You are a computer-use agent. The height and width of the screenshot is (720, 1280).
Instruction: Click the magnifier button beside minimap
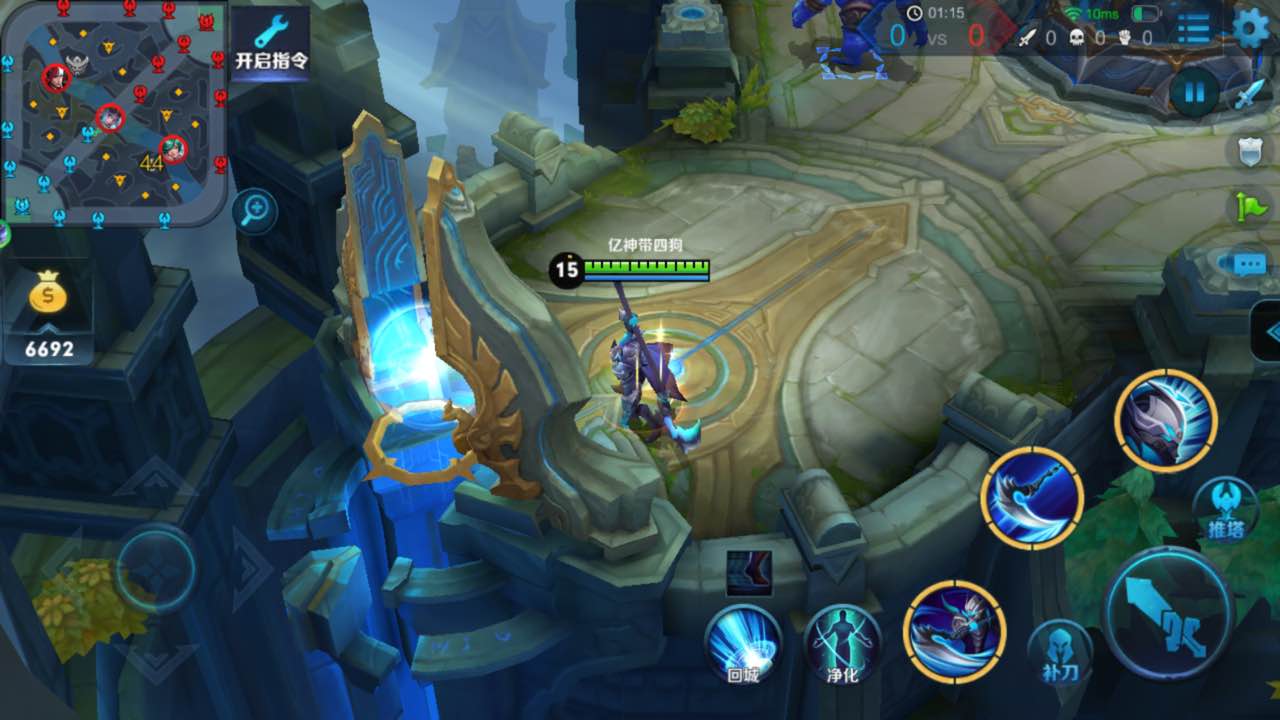[x=255, y=210]
